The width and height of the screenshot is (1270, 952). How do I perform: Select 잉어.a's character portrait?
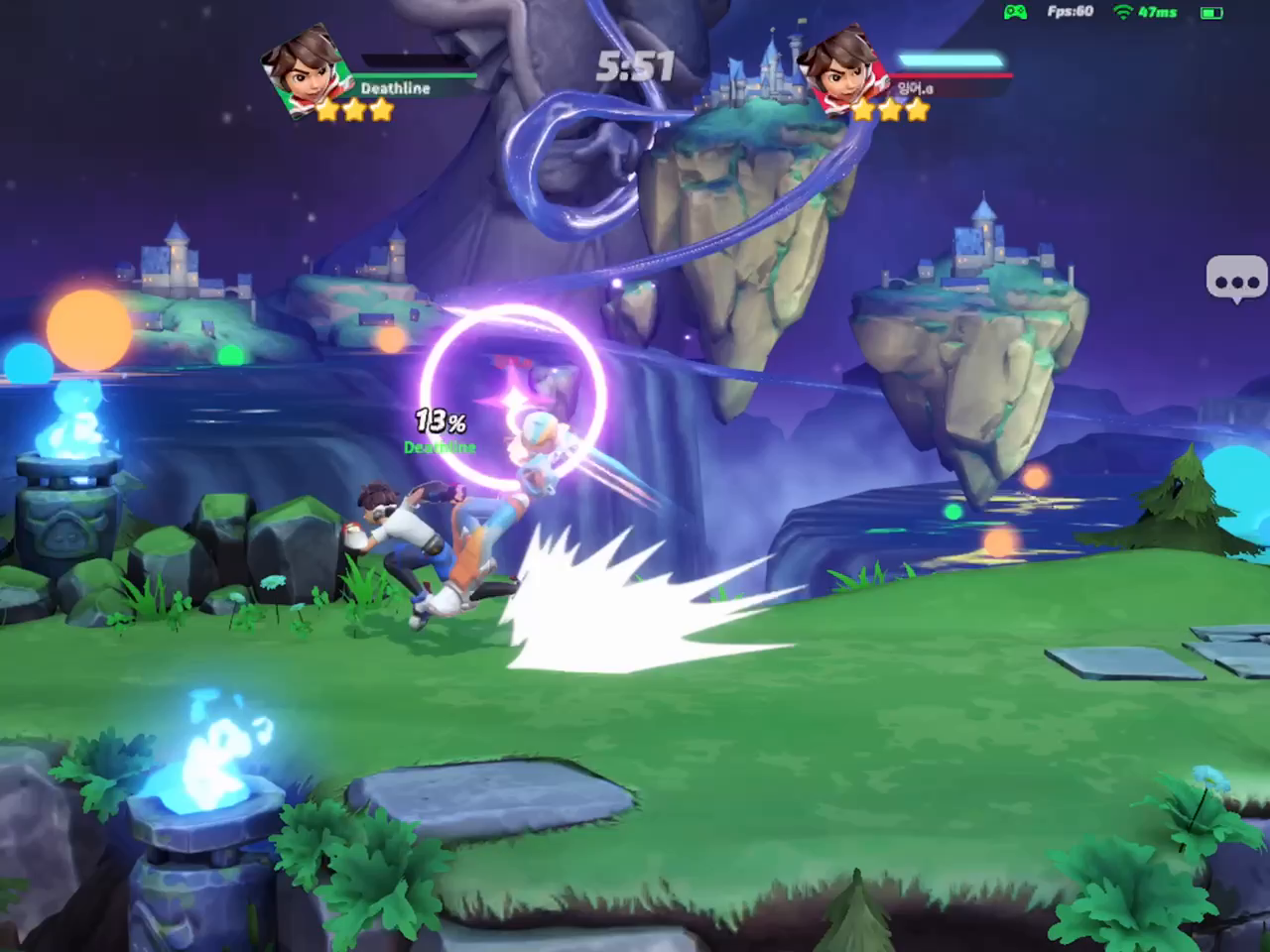coord(841,69)
